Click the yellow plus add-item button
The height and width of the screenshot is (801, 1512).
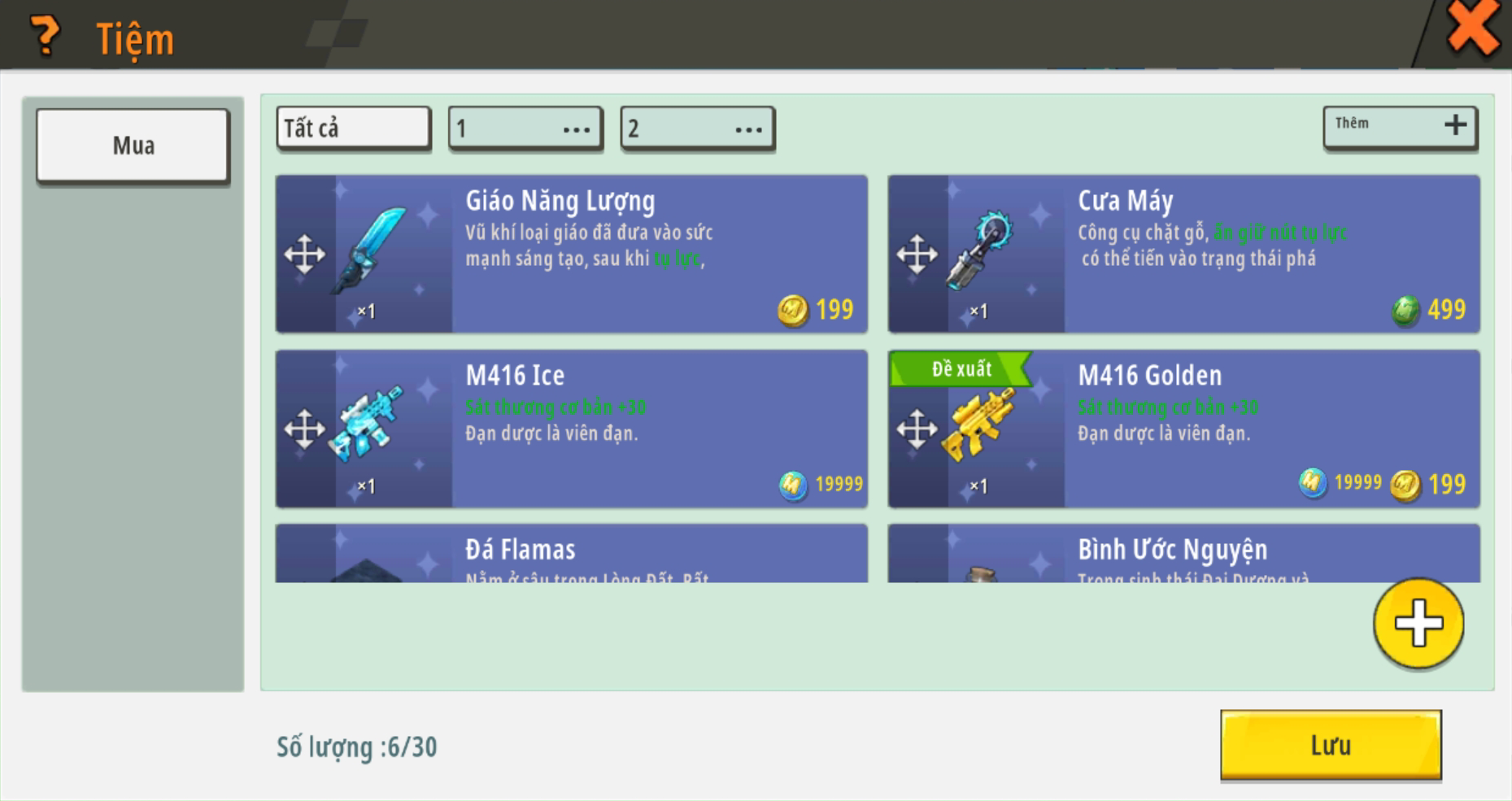pos(1418,624)
